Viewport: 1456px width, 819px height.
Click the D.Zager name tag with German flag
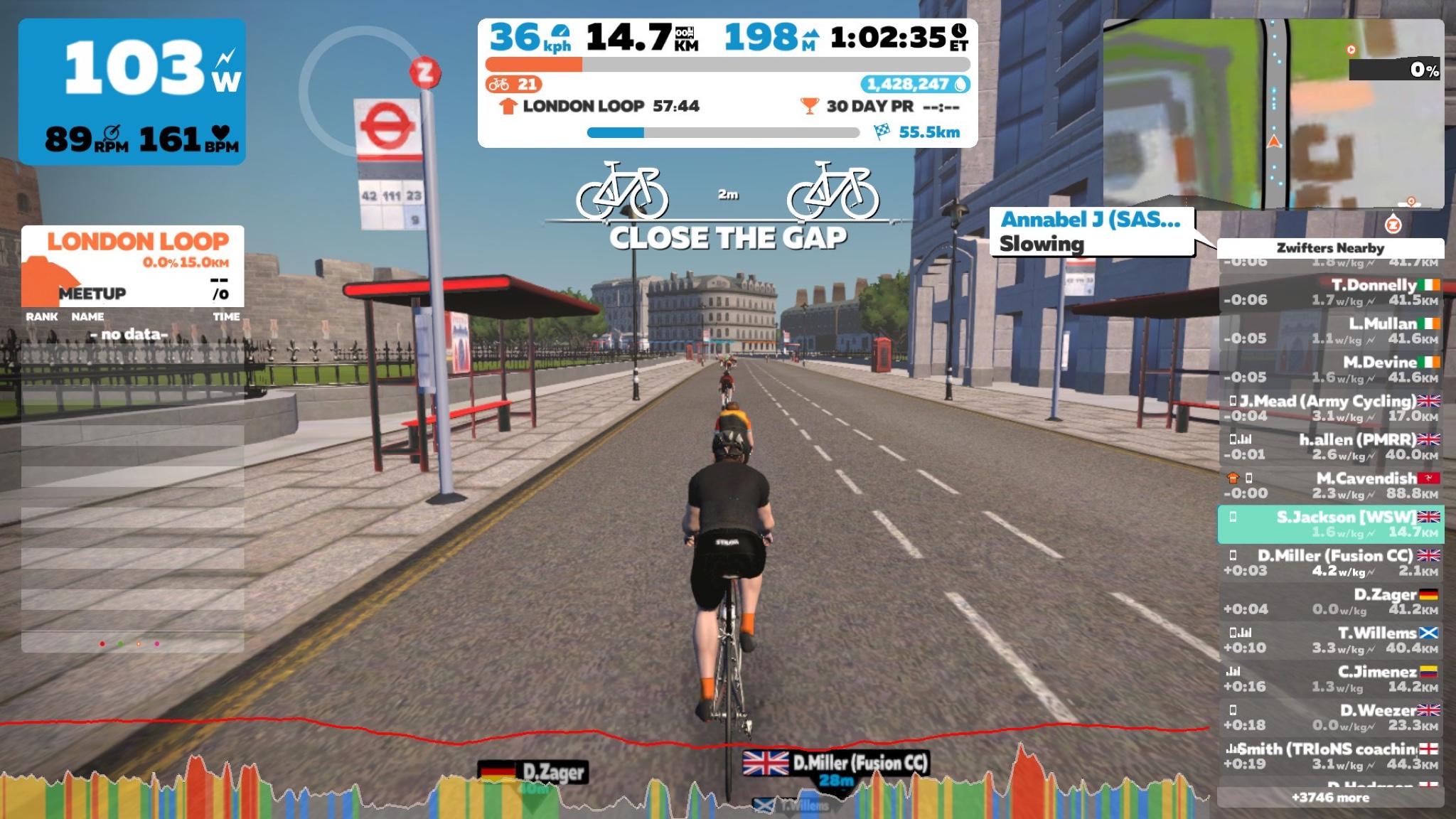pyautogui.click(x=532, y=772)
